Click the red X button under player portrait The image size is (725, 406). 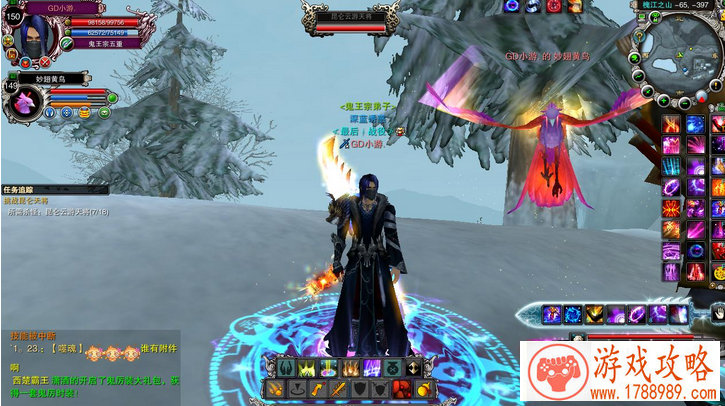point(44,62)
